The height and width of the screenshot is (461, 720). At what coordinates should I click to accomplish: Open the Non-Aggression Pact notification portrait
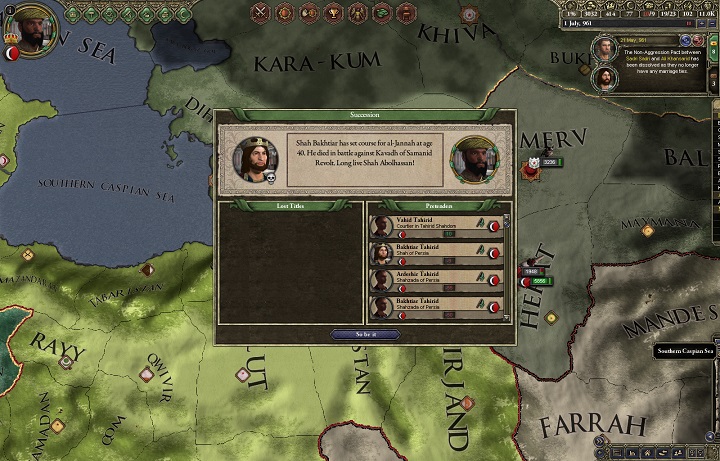[x=605, y=49]
